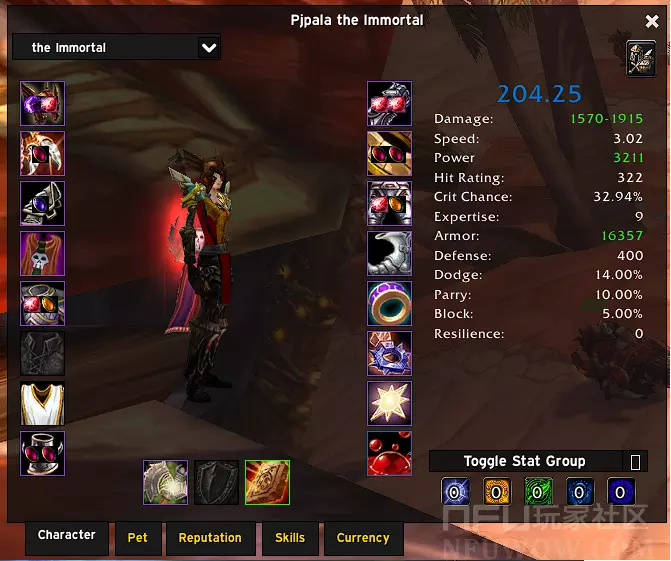Choose the white tabard slot
671x561 pixels.
tap(43, 404)
